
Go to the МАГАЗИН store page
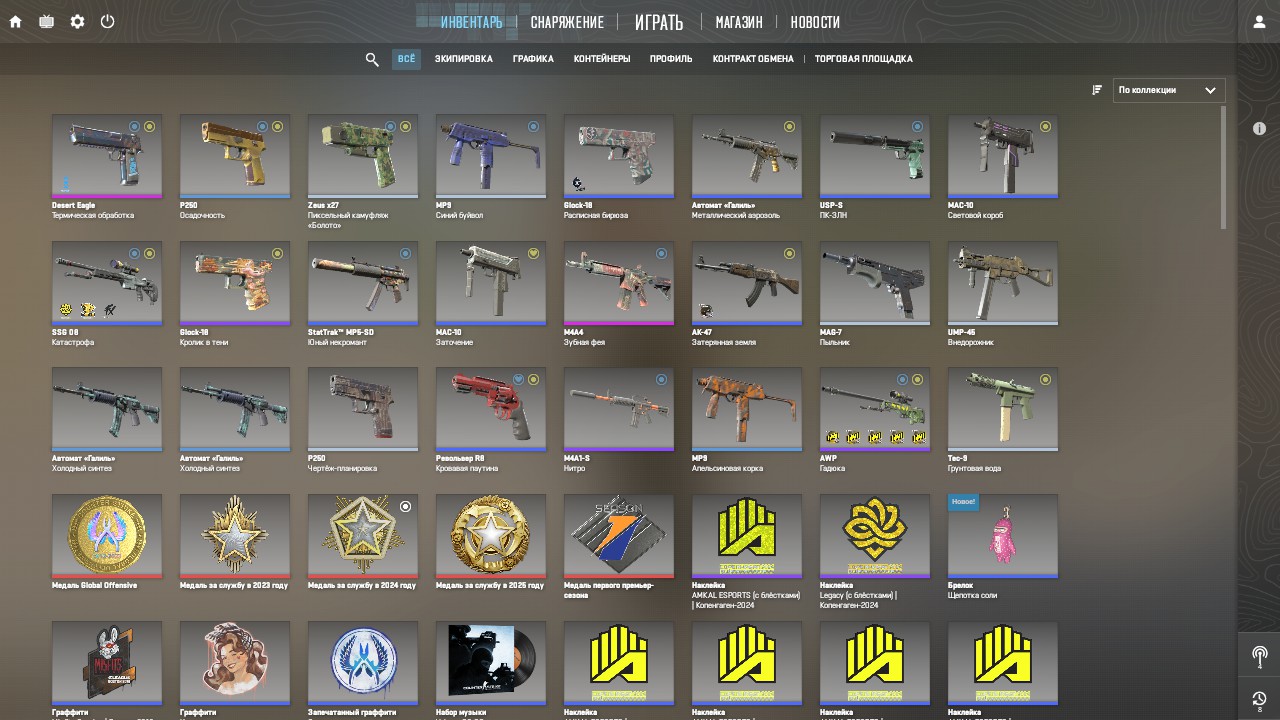(x=739, y=22)
